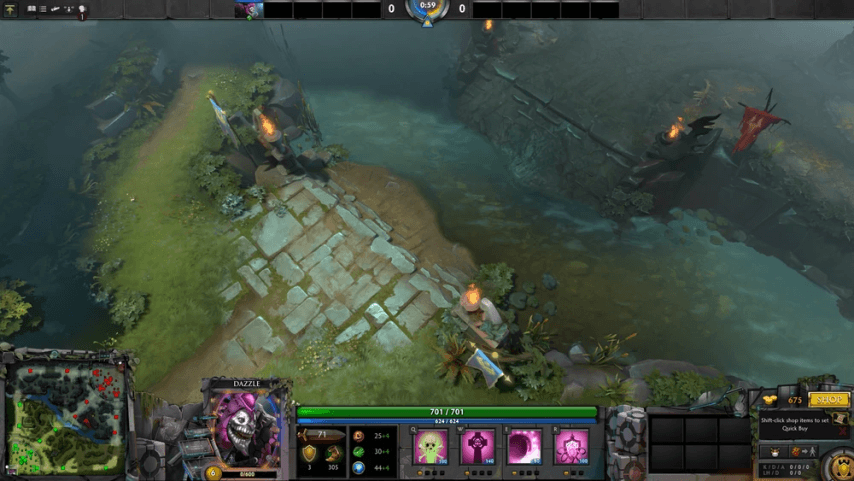Click the minimap
Viewport: 854px width, 481px height.
click(68, 418)
